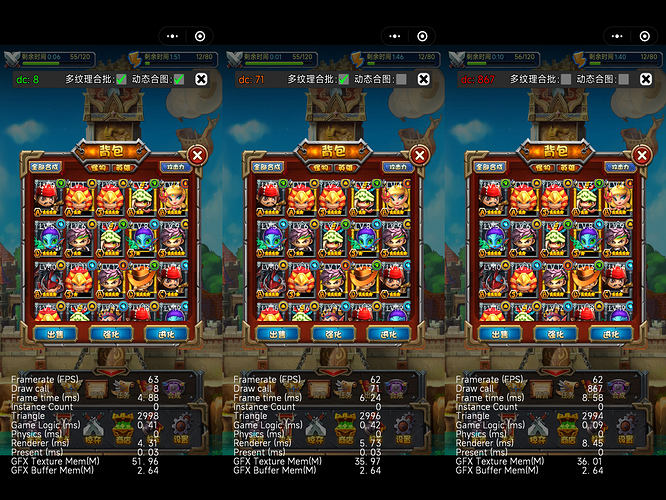Toggle 多纹理合批 checkbox in the dc: 8 panel

pos(122,78)
